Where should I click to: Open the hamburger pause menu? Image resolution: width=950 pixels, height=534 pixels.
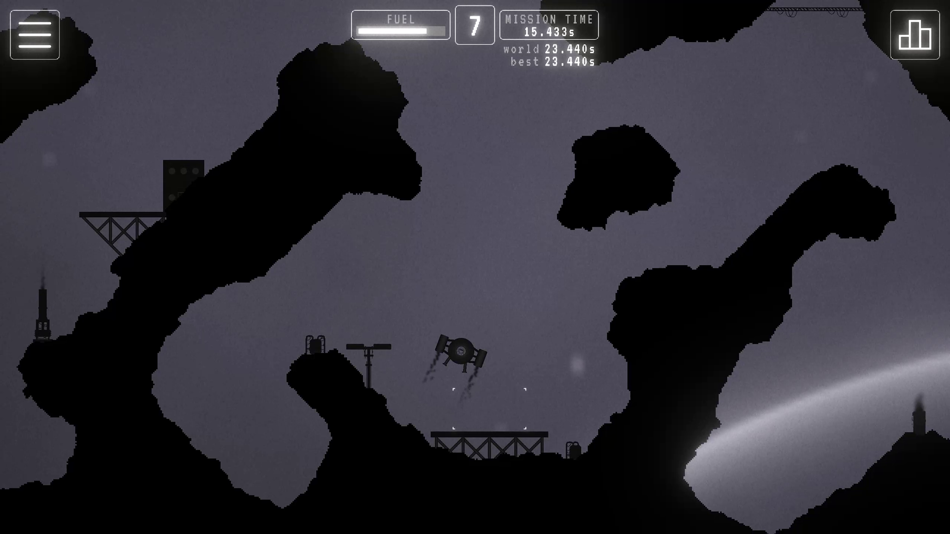[x=35, y=35]
